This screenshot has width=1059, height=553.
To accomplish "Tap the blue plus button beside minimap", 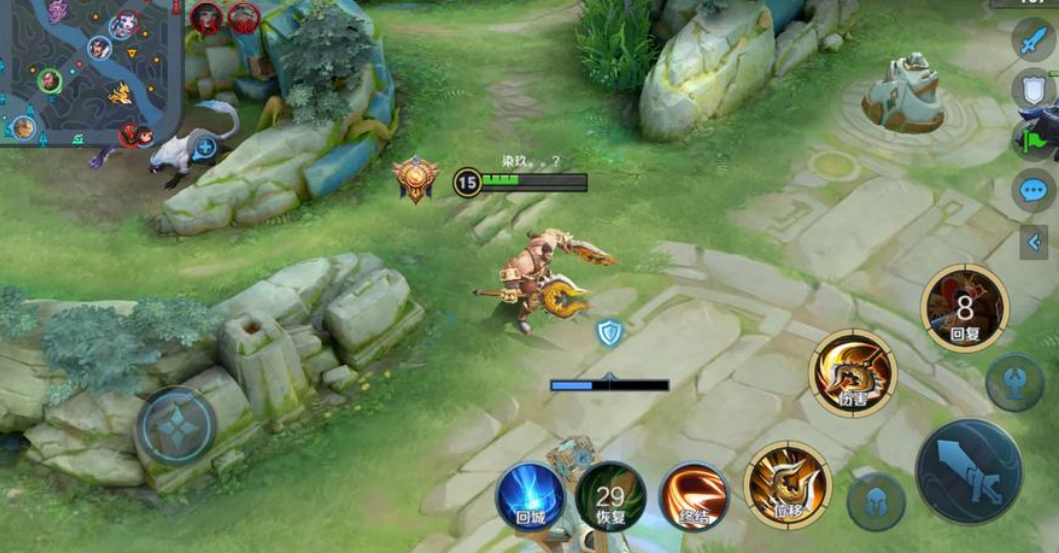I will 205,148.
